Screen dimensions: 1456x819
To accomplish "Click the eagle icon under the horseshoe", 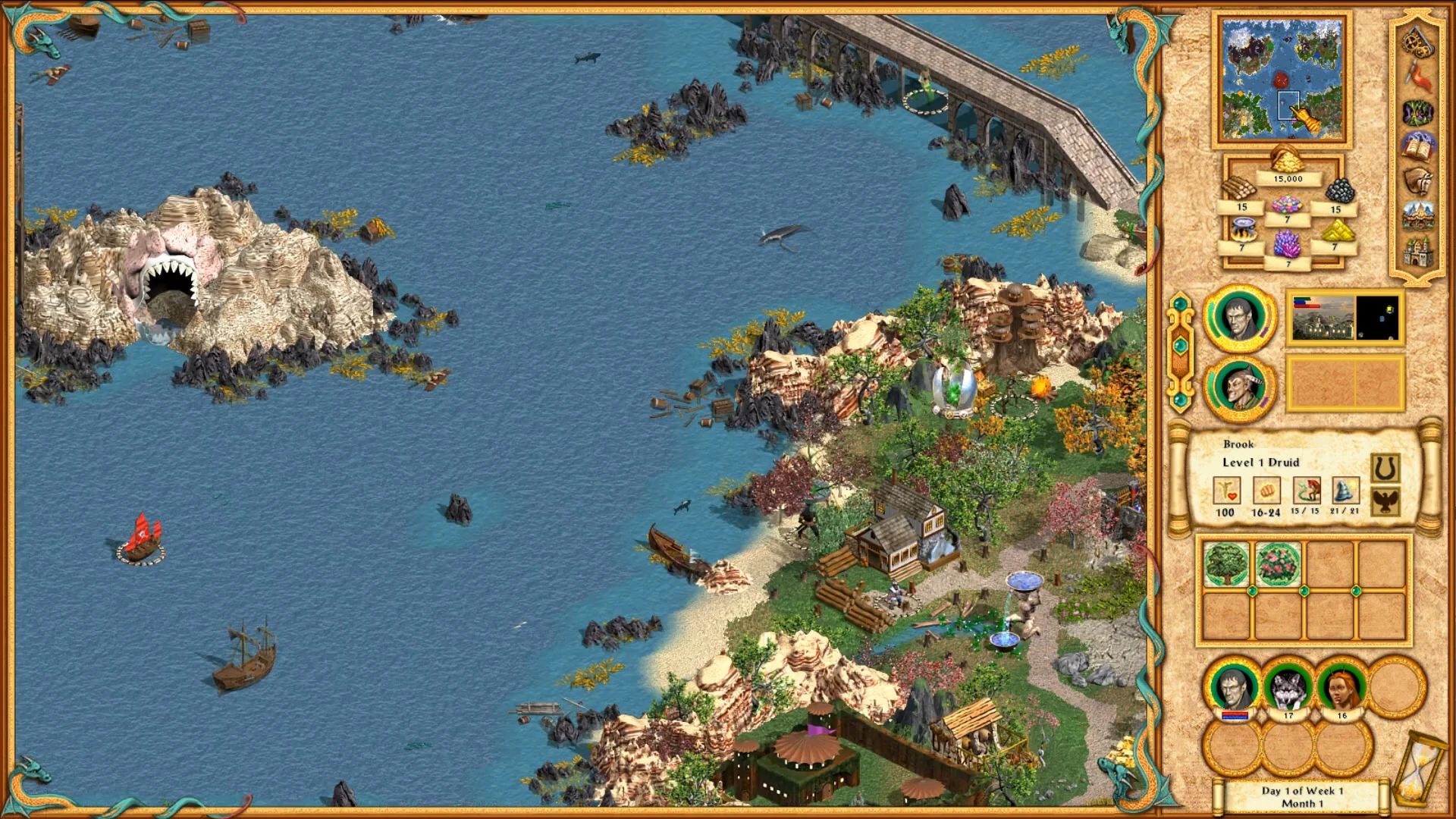I will 1385,502.
